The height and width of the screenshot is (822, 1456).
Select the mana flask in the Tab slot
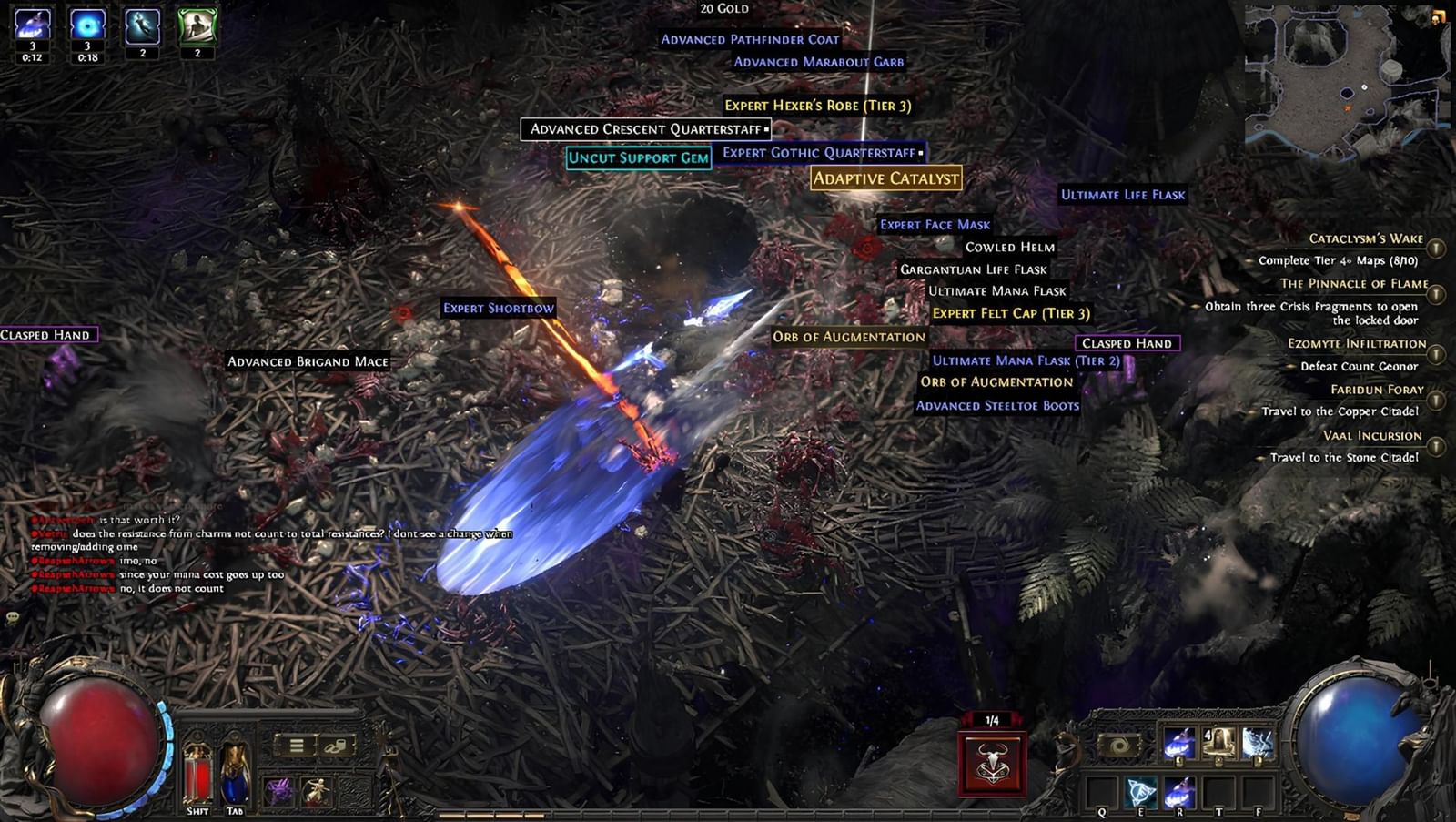coord(235,773)
